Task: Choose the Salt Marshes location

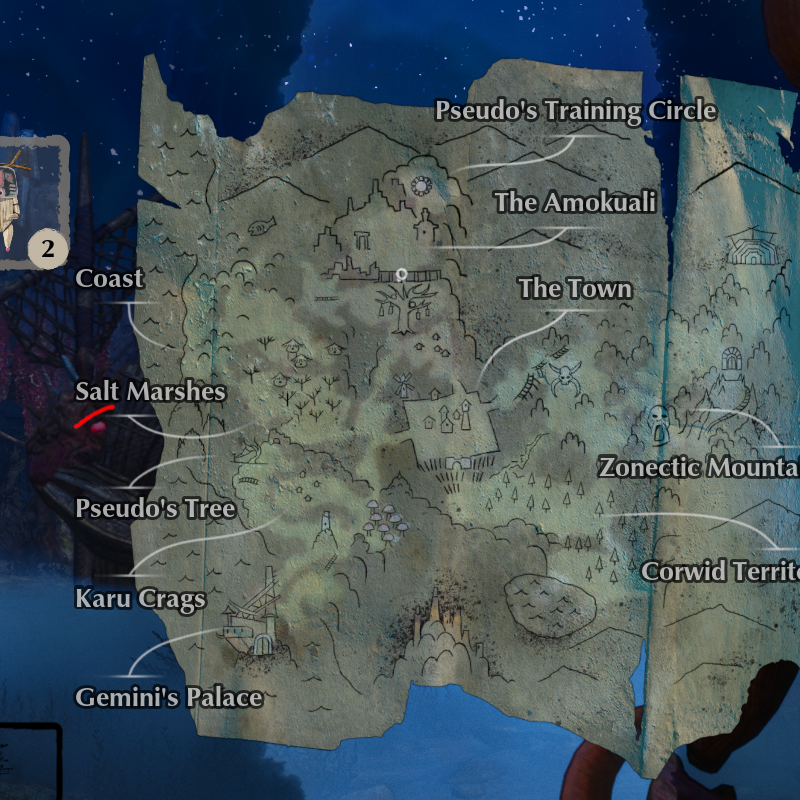Action: click(150, 392)
